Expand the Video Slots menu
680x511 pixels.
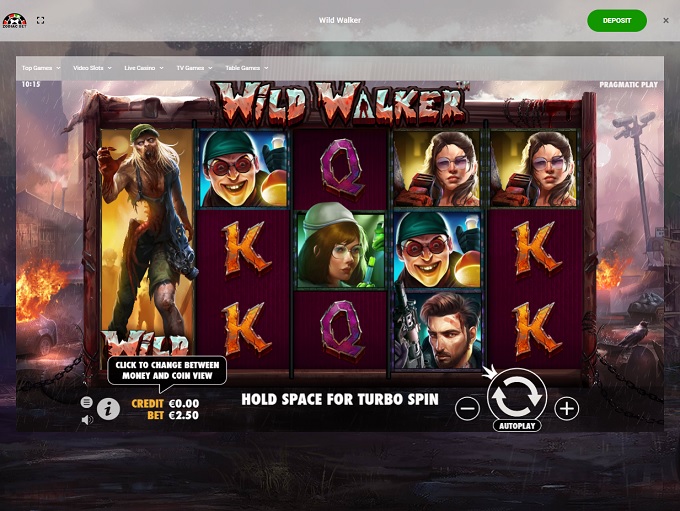(93, 68)
